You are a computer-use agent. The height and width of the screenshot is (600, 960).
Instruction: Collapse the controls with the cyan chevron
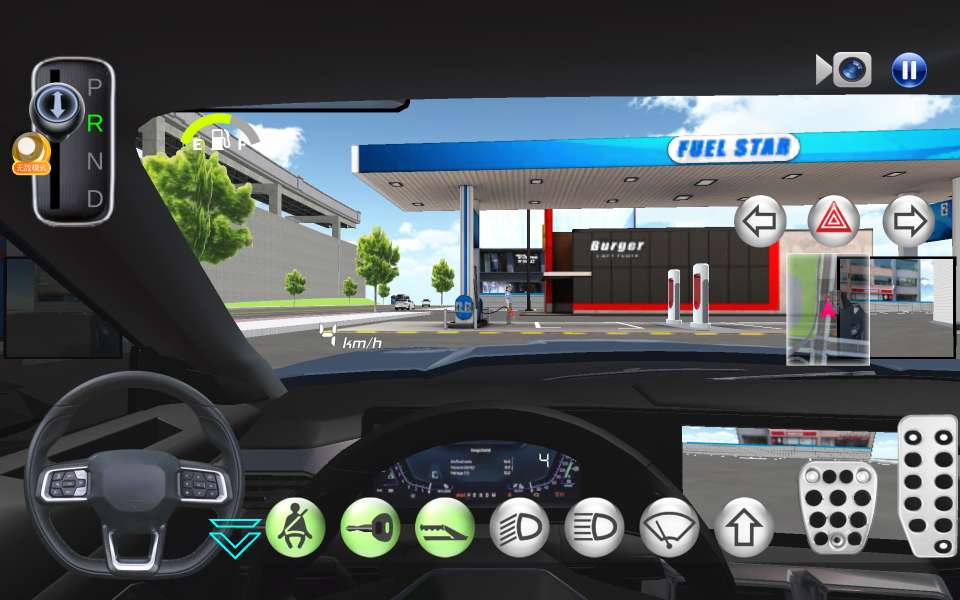(235, 537)
